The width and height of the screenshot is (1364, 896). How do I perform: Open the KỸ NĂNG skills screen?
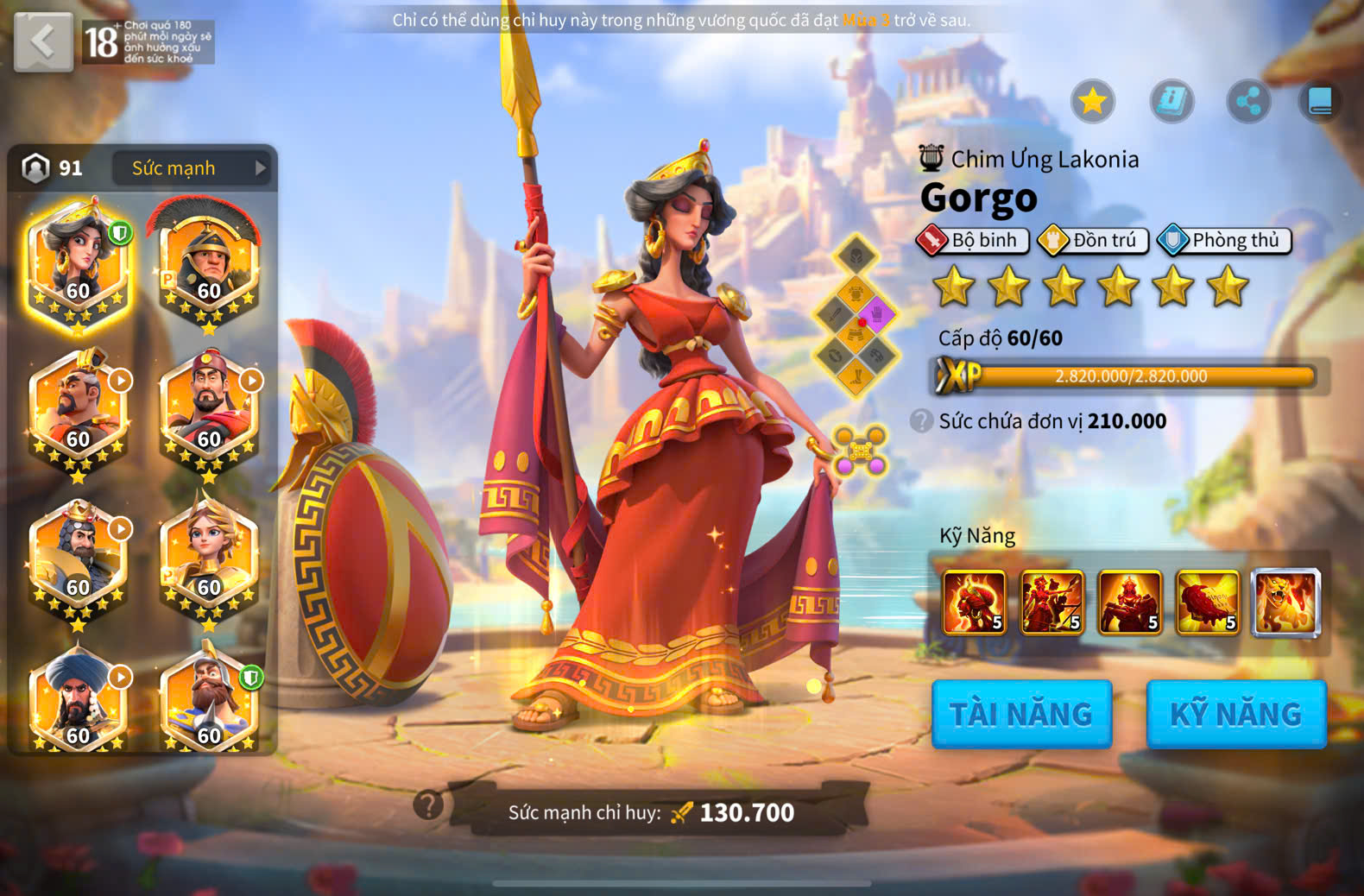pos(1236,714)
